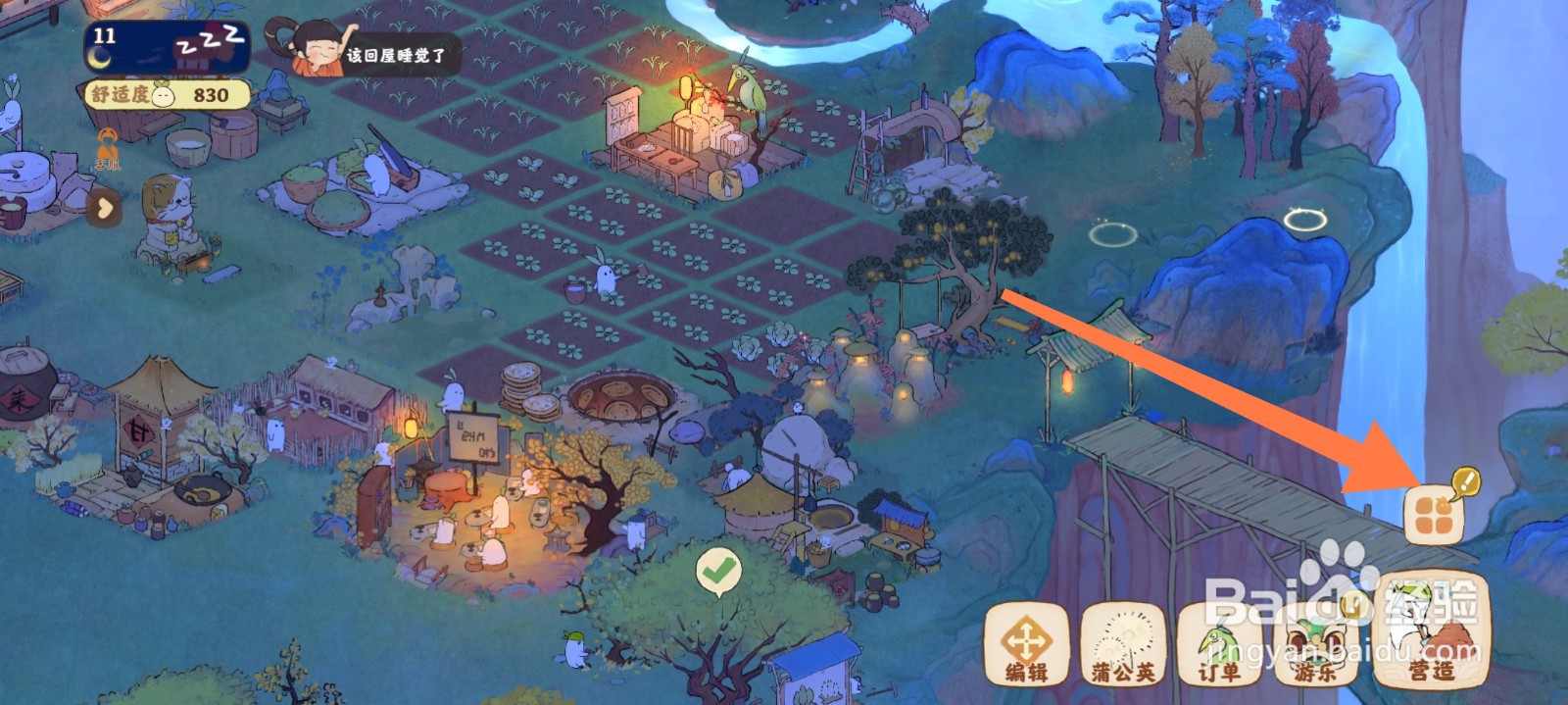
Task: Expand the side panel with the arrow button
Action: (x=106, y=208)
